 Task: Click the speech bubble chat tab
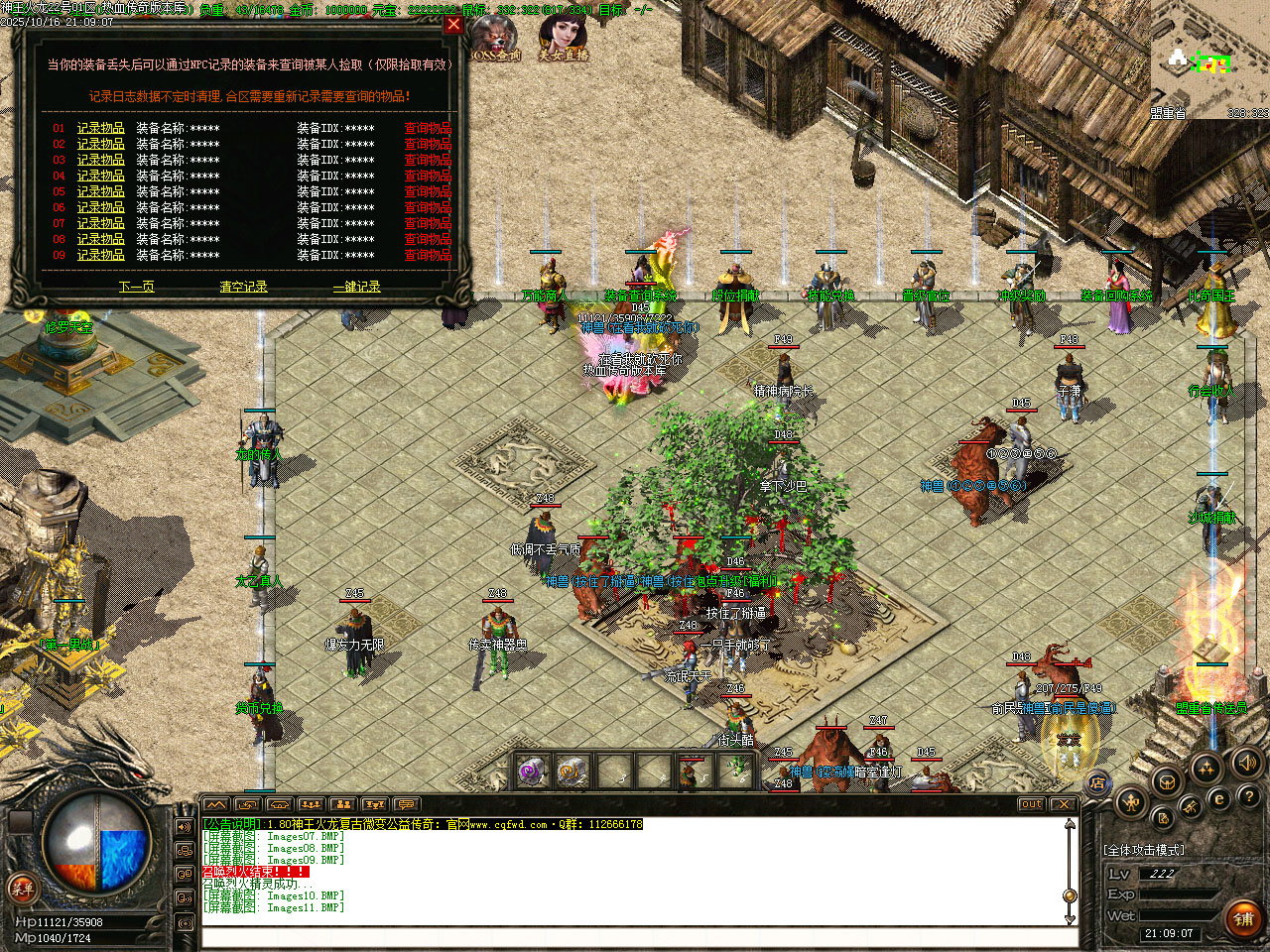click(405, 804)
